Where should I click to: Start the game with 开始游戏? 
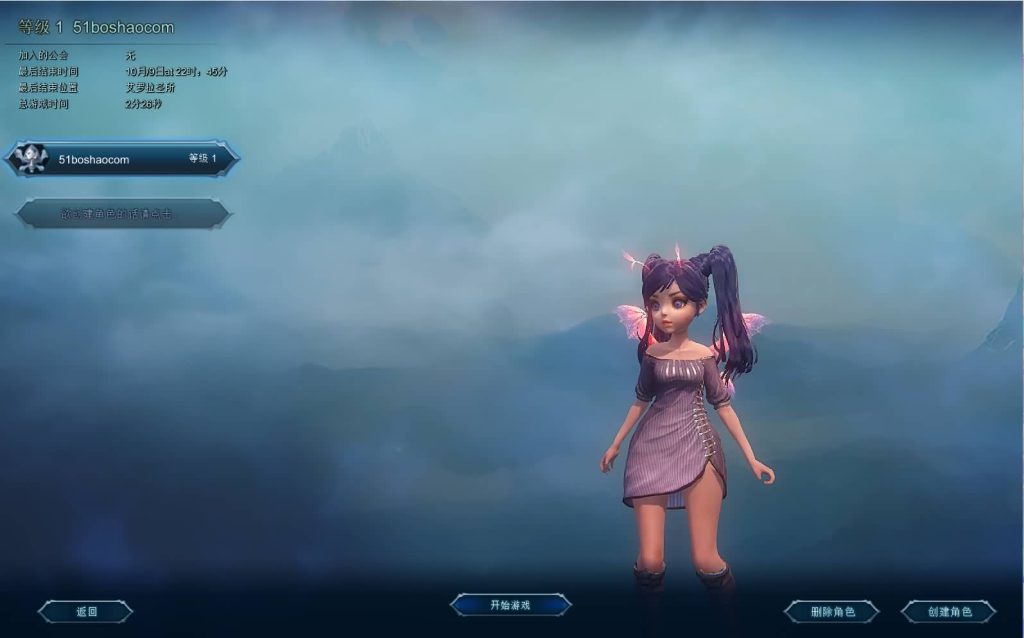click(510, 605)
